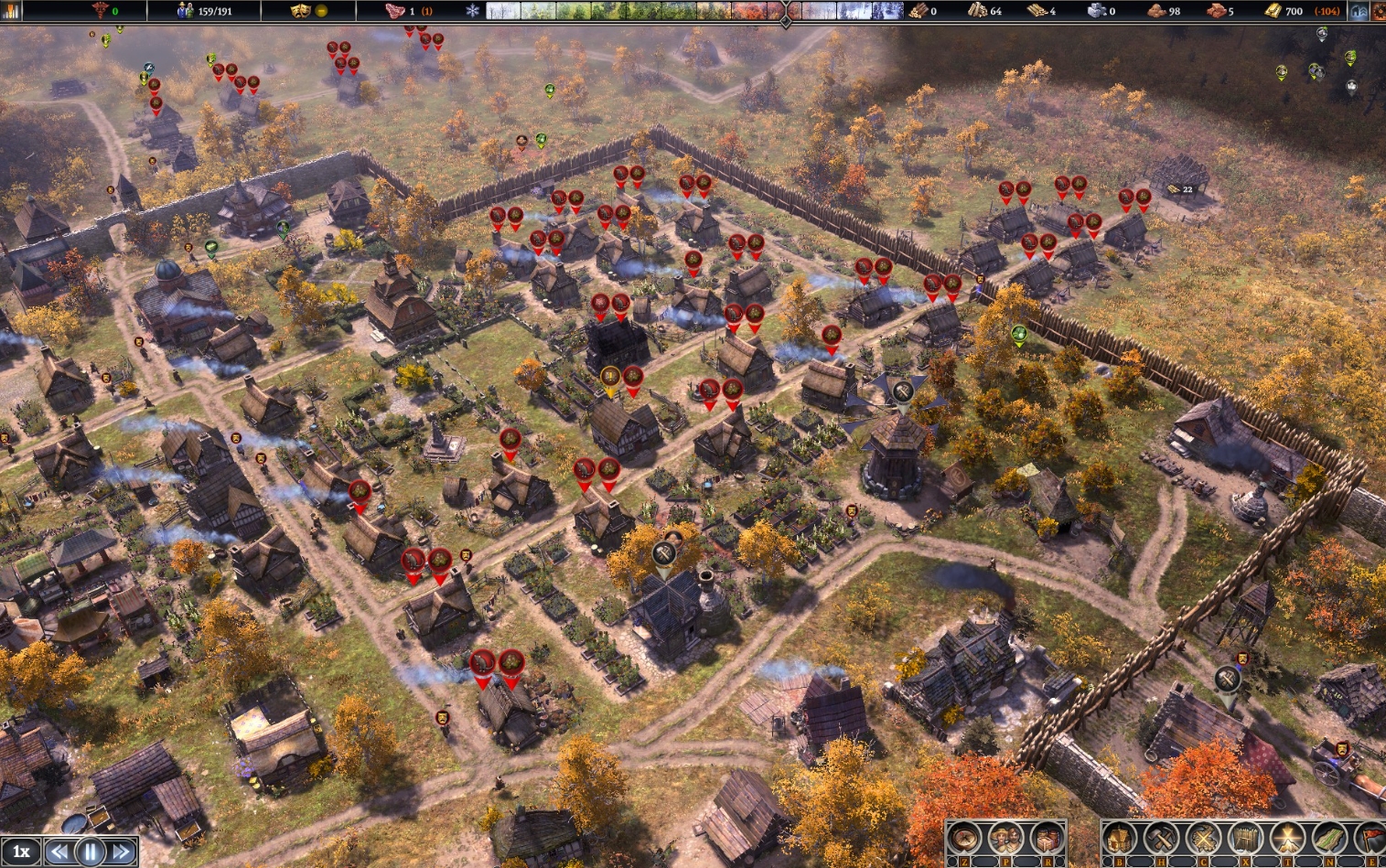The image size is (1386, 868).
Task: Click the blue house icon in top bar
Action: pyautogui.click(x=1359, y=11)
